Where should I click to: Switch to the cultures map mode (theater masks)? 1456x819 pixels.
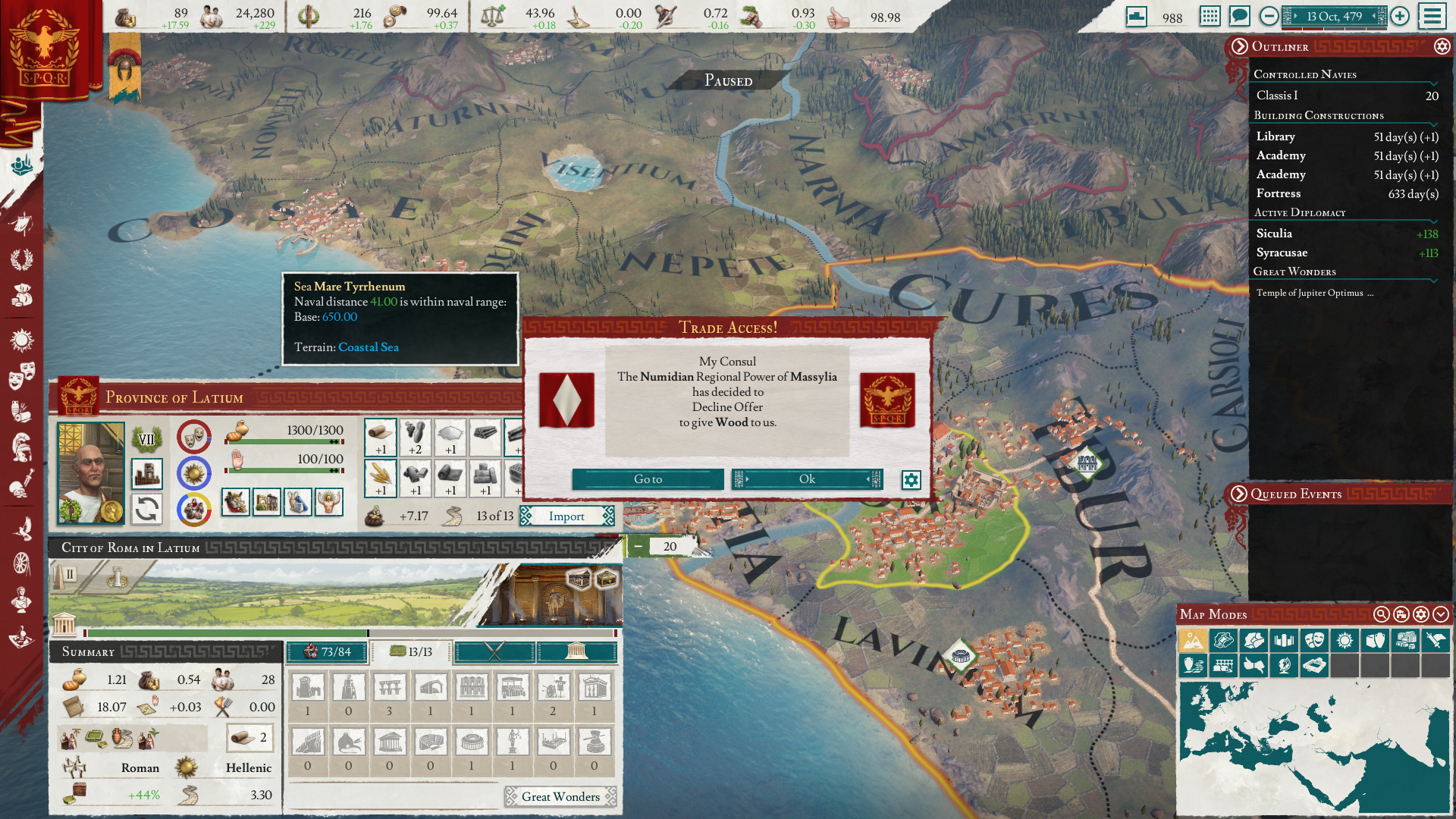pos(1316,641)
